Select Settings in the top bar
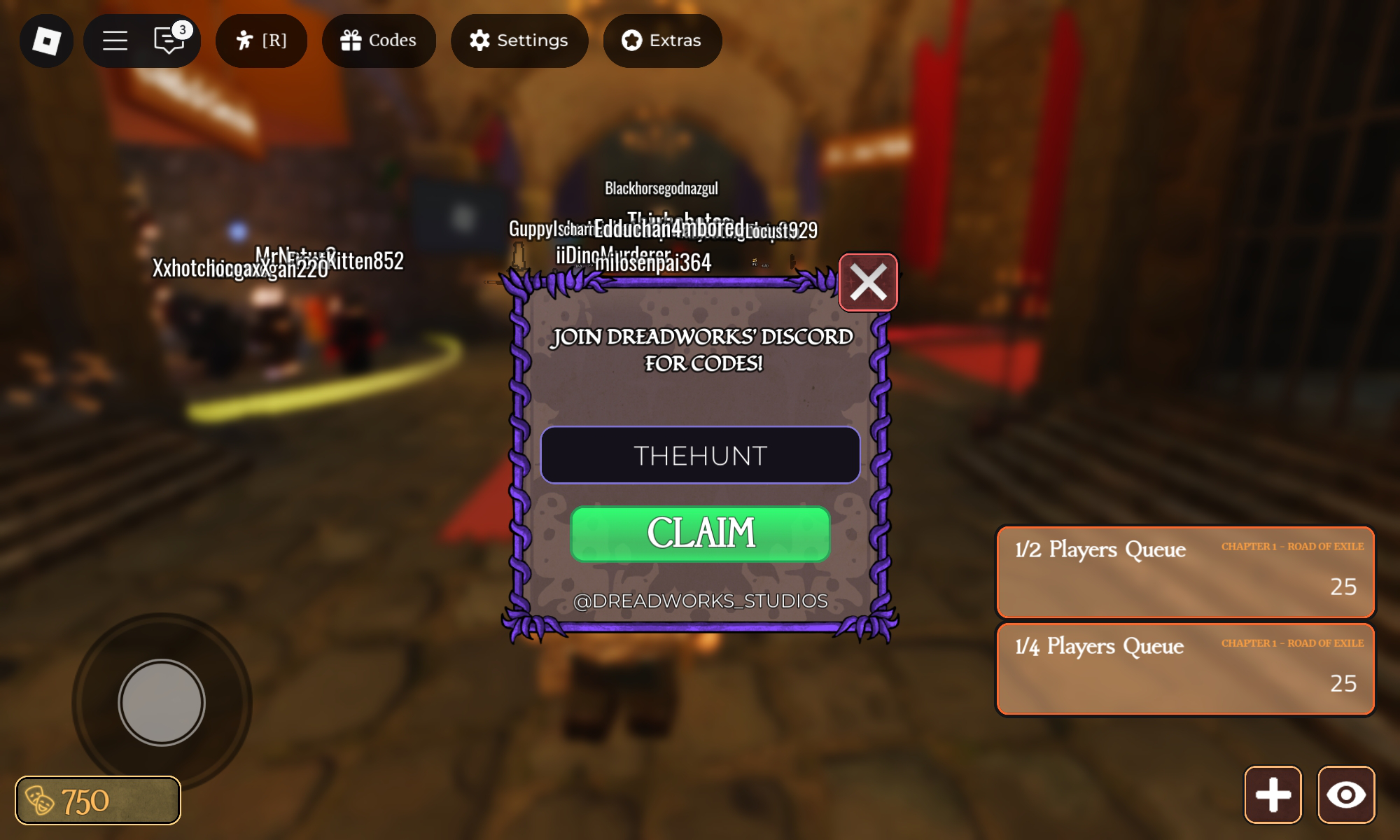Image resolution: width=1400 pixels, height=840 pixels. [519, 41]
